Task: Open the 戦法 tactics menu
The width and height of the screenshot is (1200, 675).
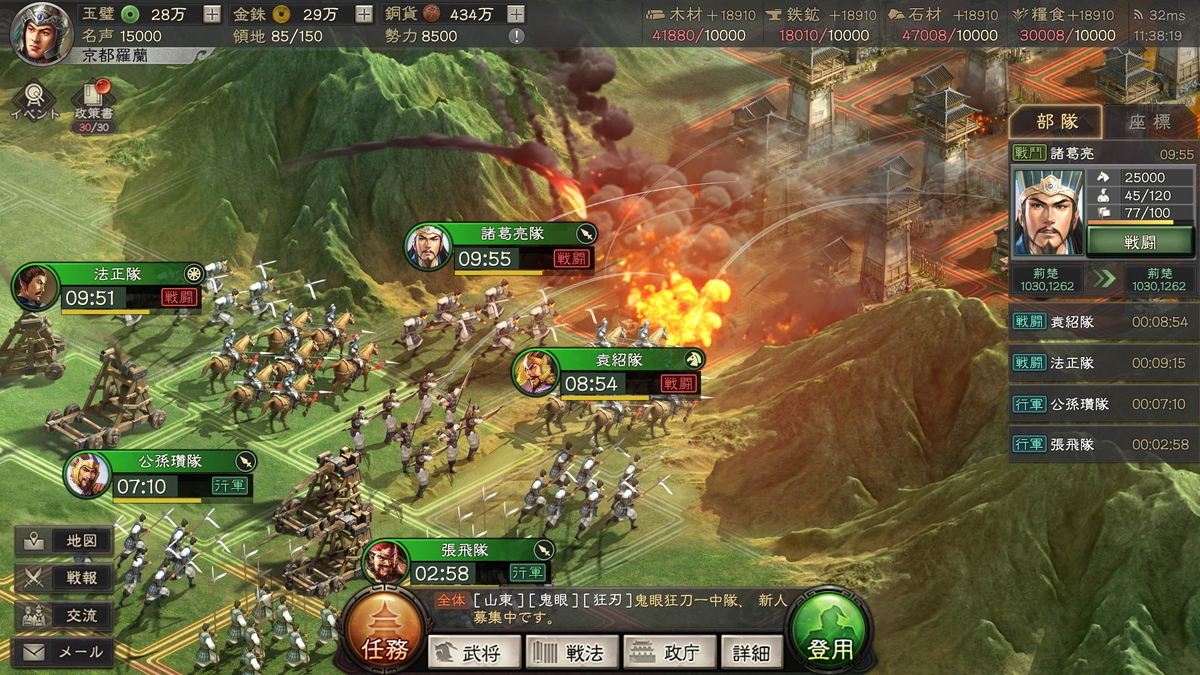Action: tap(572, 653)
